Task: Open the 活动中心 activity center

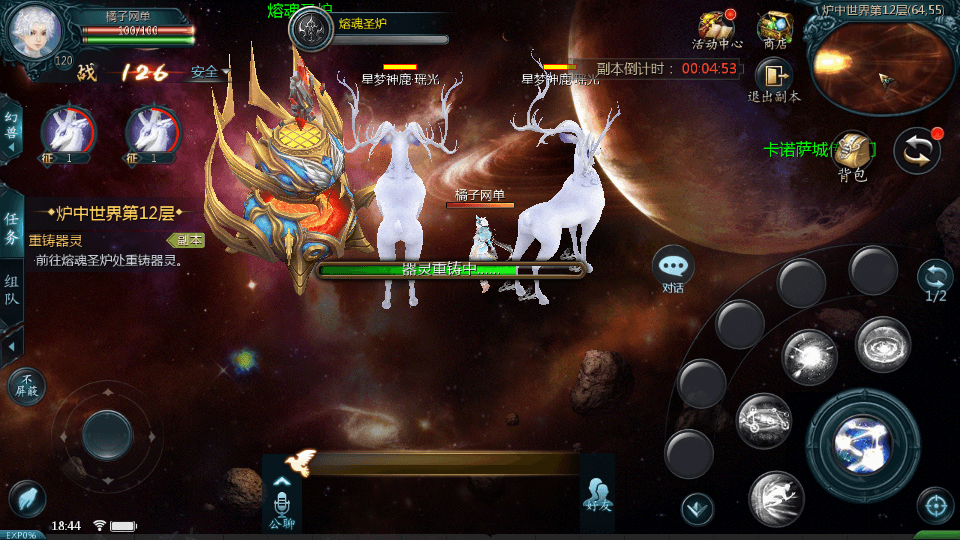Action: point(716,29)
